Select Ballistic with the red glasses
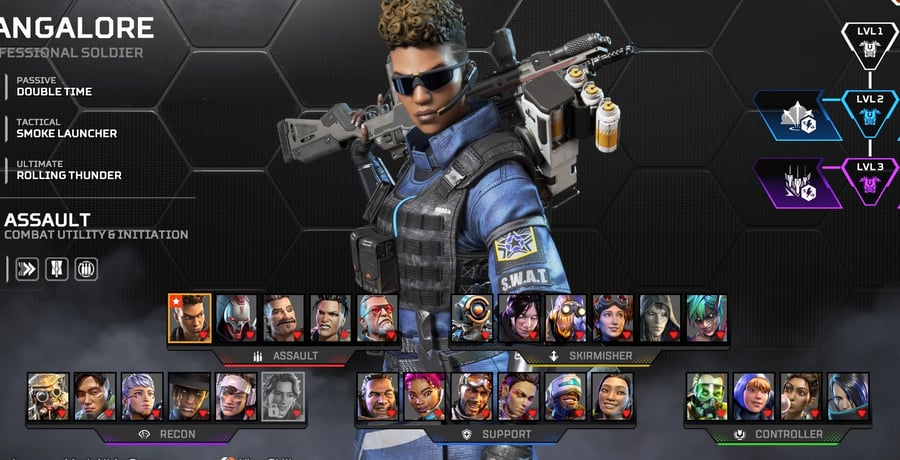 click(x=377, y=318)
